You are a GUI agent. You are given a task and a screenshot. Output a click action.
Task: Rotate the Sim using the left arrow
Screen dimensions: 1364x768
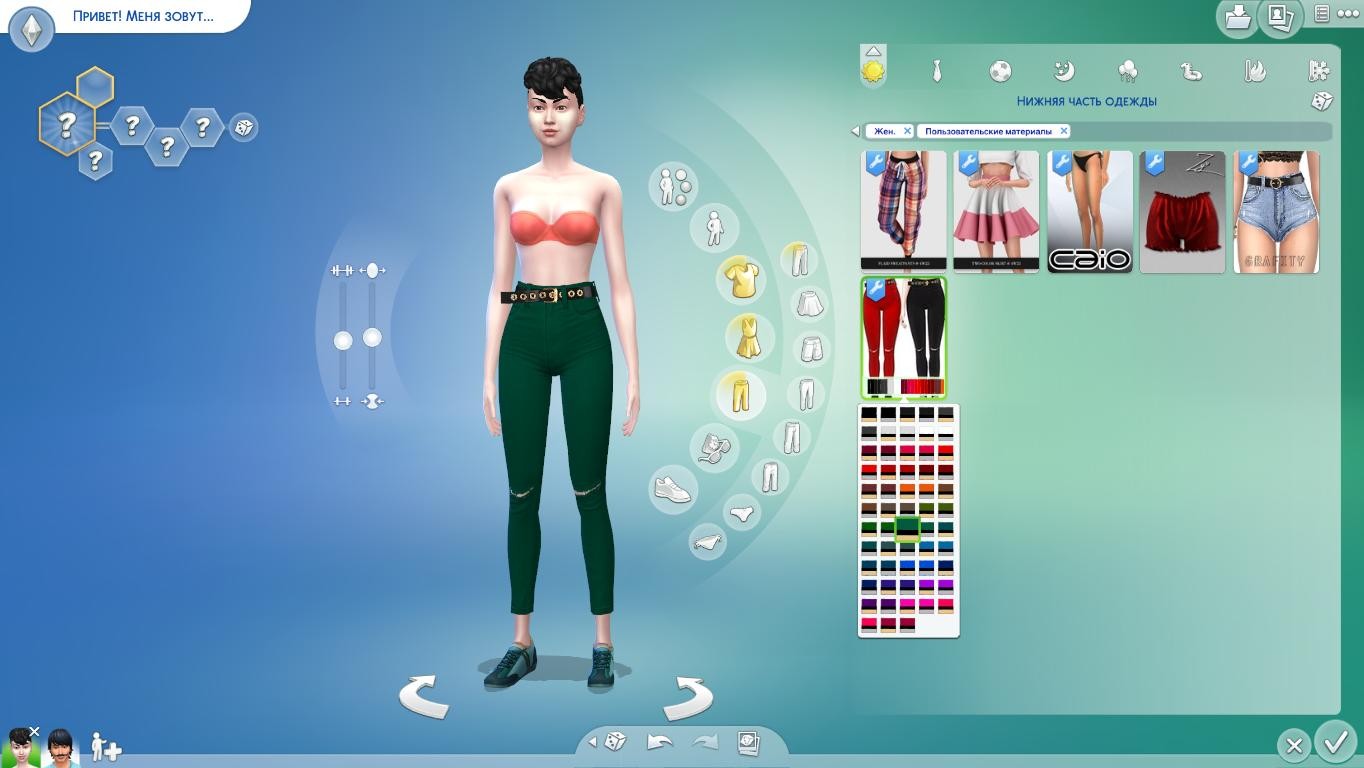click(424, 695)
